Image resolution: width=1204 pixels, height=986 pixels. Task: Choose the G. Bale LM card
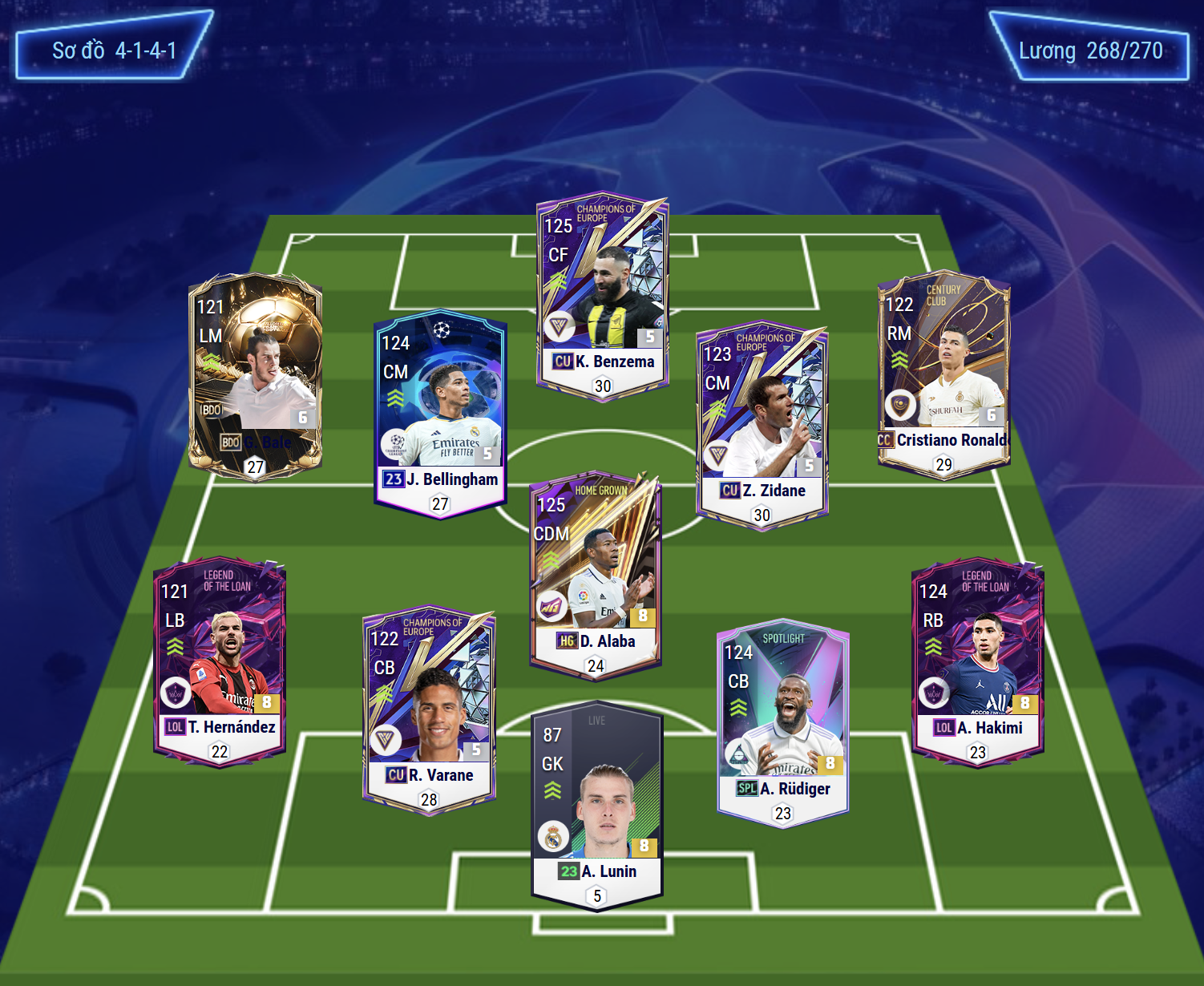click(x=255, y=375)
